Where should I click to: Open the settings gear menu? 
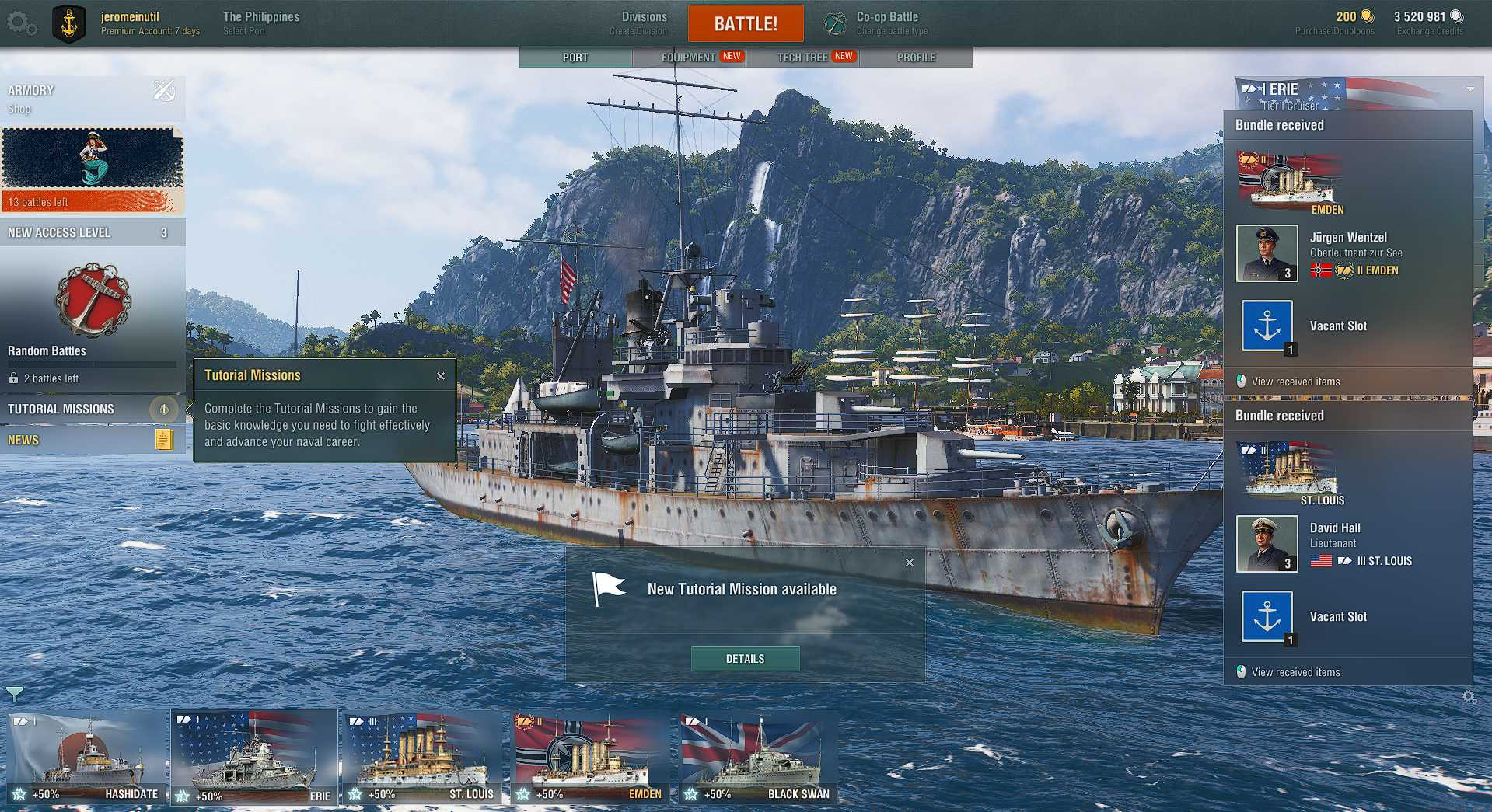point(20,23)
